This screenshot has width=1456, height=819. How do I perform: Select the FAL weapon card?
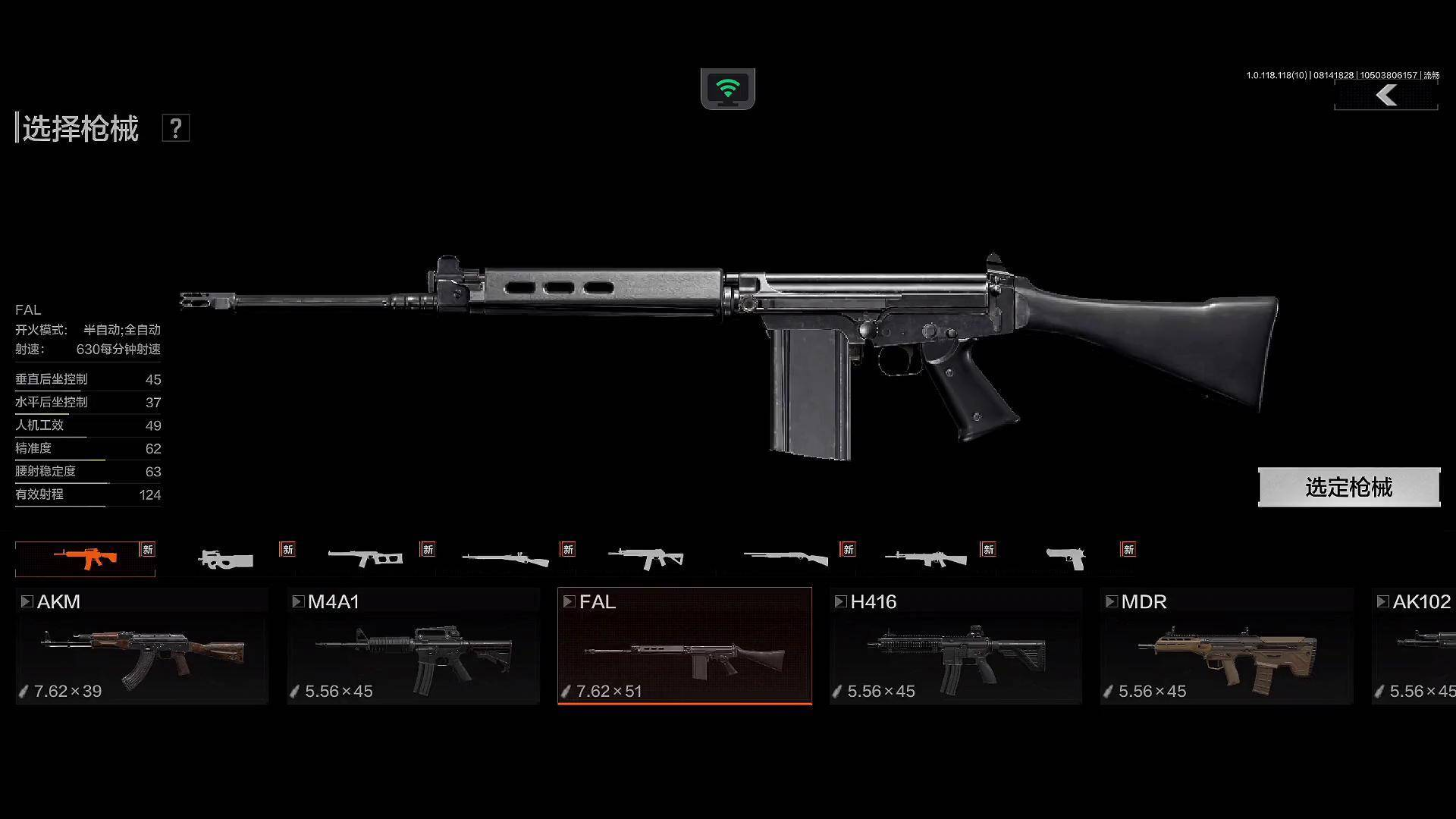tap(684, 646)
